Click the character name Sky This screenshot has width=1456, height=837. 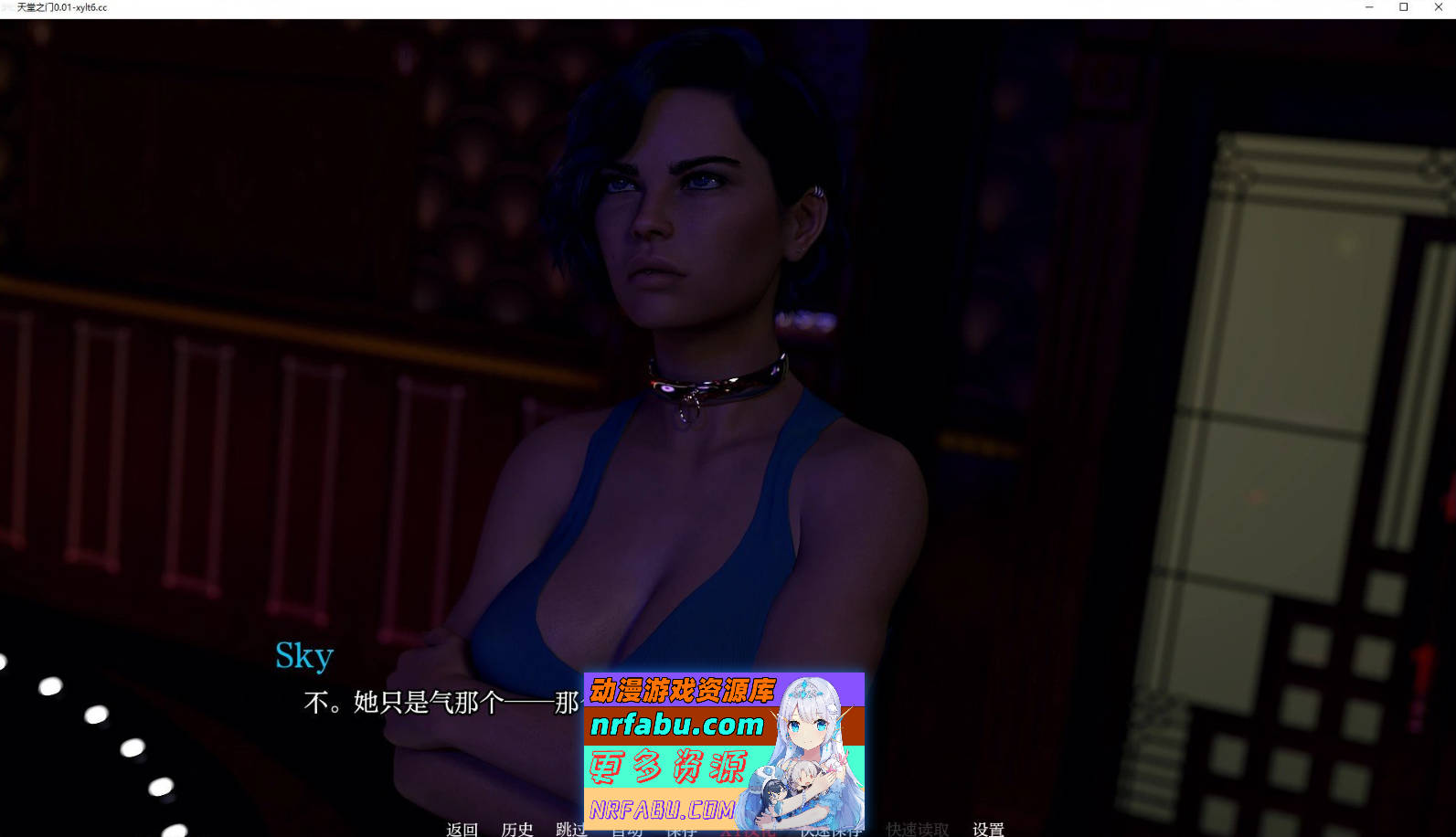click(304, 654)
